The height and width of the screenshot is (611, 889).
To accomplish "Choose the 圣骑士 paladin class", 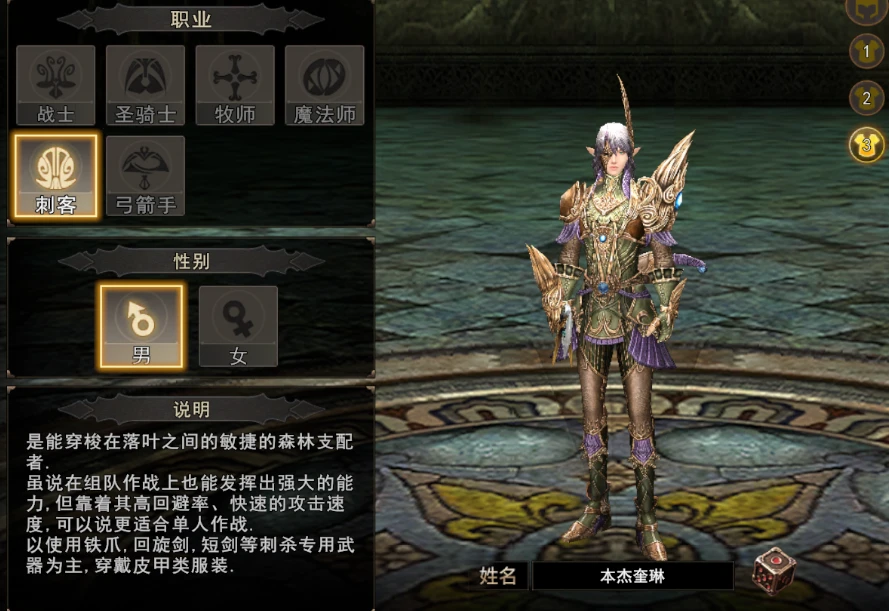I will (x=145, y=85).
